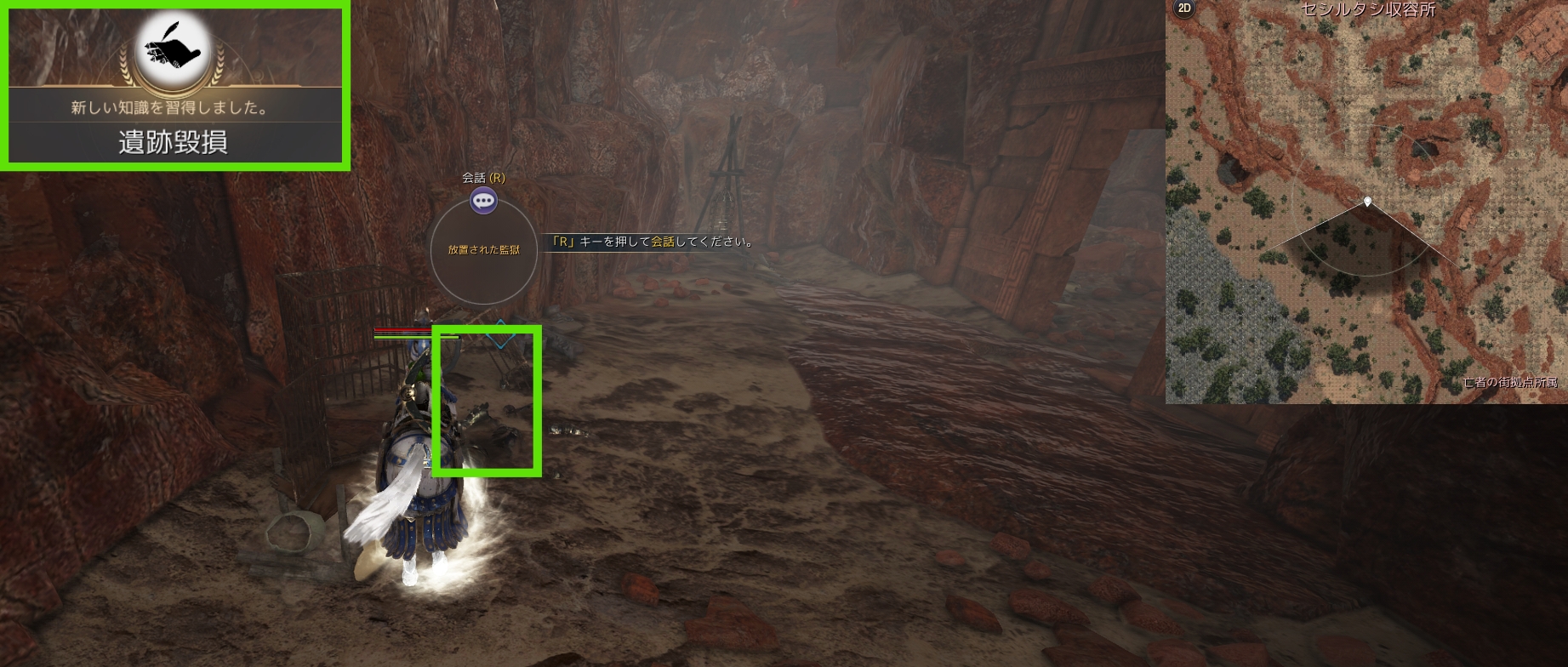
Task: Select the 放置された監獄 interaction circle
Action: coord(483,250)
